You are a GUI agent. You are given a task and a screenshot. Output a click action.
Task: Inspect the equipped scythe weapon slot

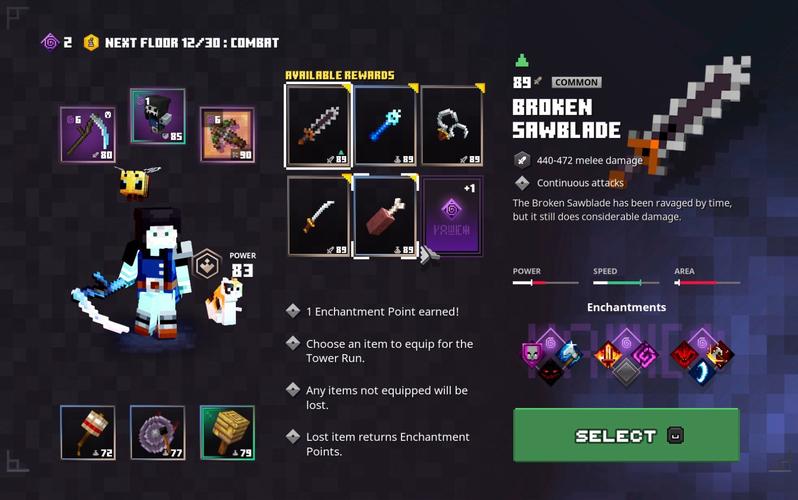click(x=87, y=134)
